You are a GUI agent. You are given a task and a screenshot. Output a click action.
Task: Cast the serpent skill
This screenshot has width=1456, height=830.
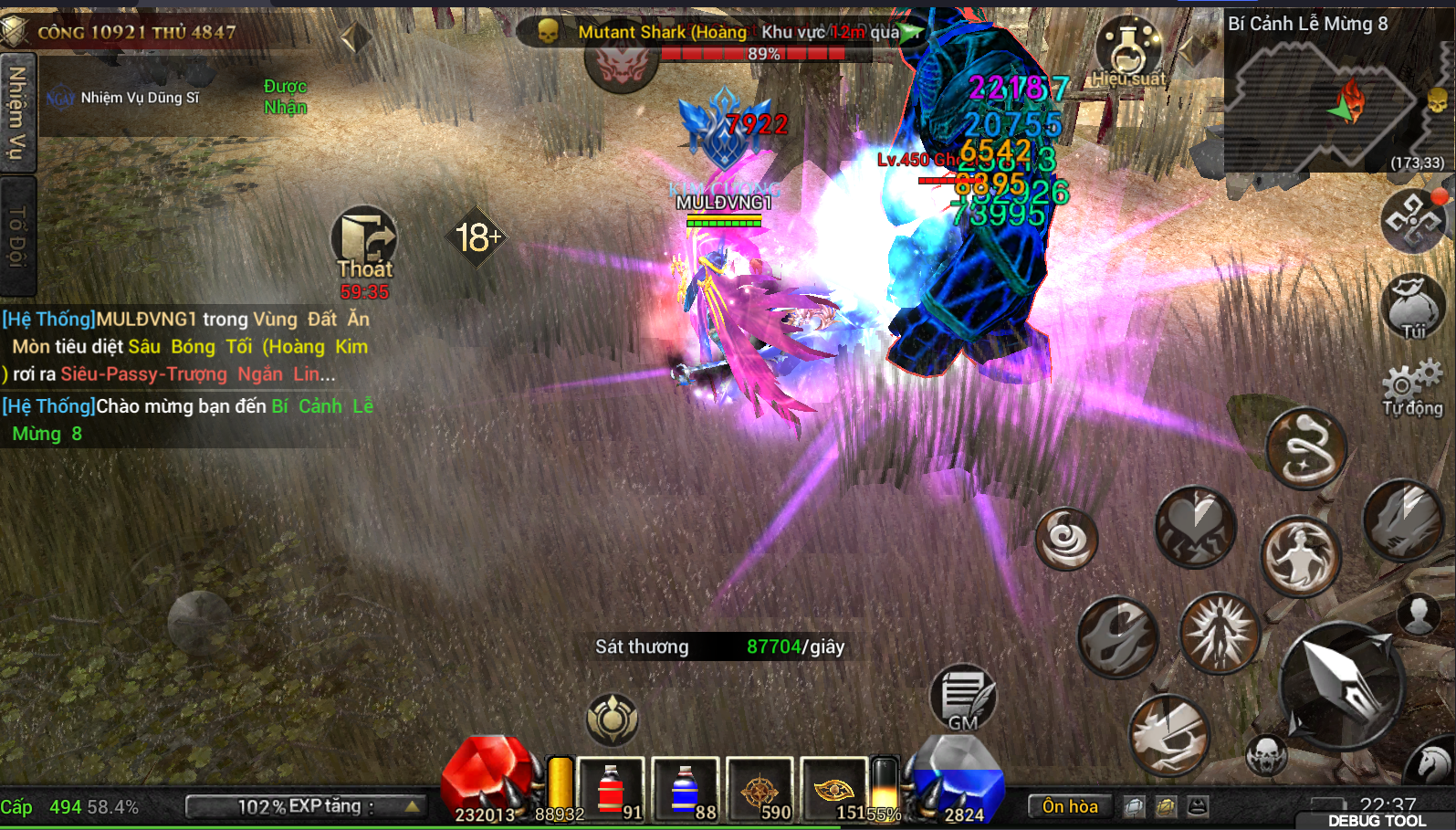[x=1306, y=448]
